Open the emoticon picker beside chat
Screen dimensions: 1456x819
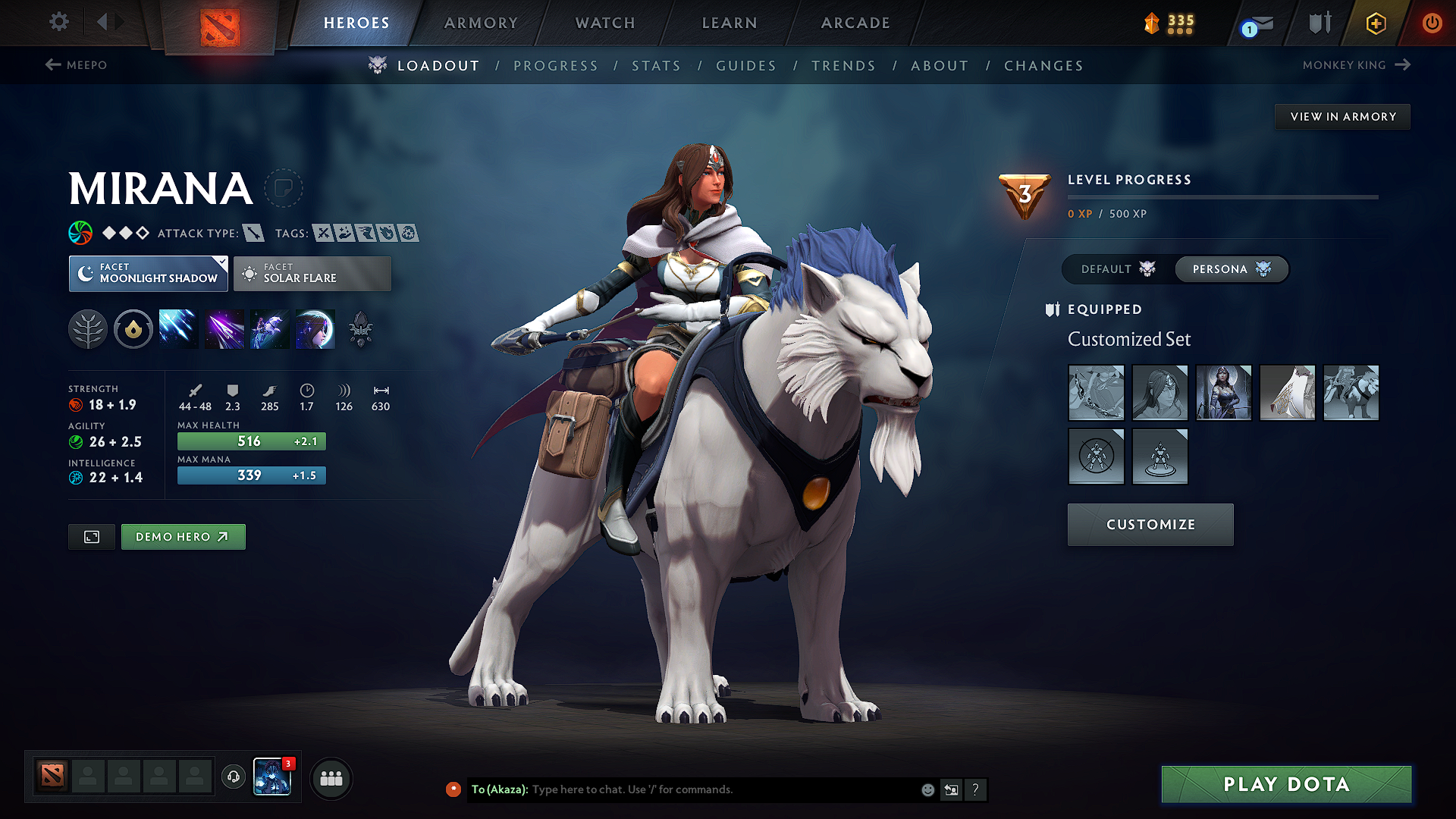point(927,789)
